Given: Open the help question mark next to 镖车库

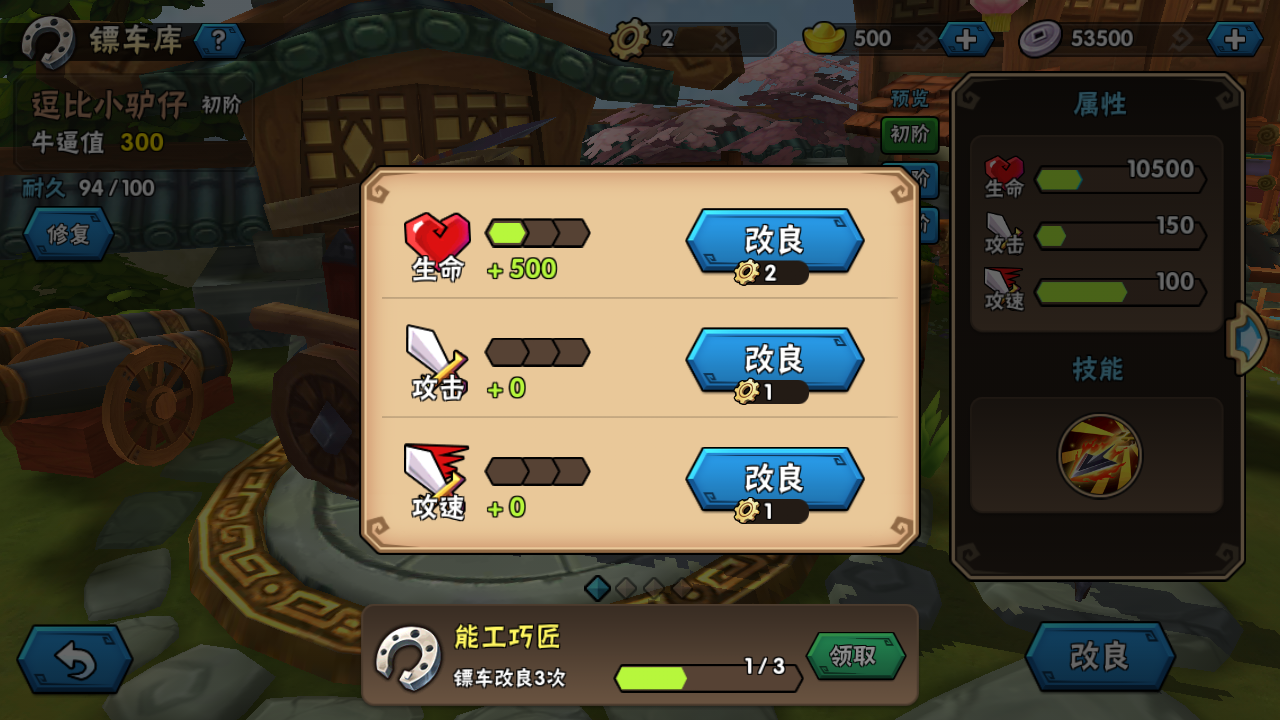Looking at the screenshot, I should (x=219, y=41).
